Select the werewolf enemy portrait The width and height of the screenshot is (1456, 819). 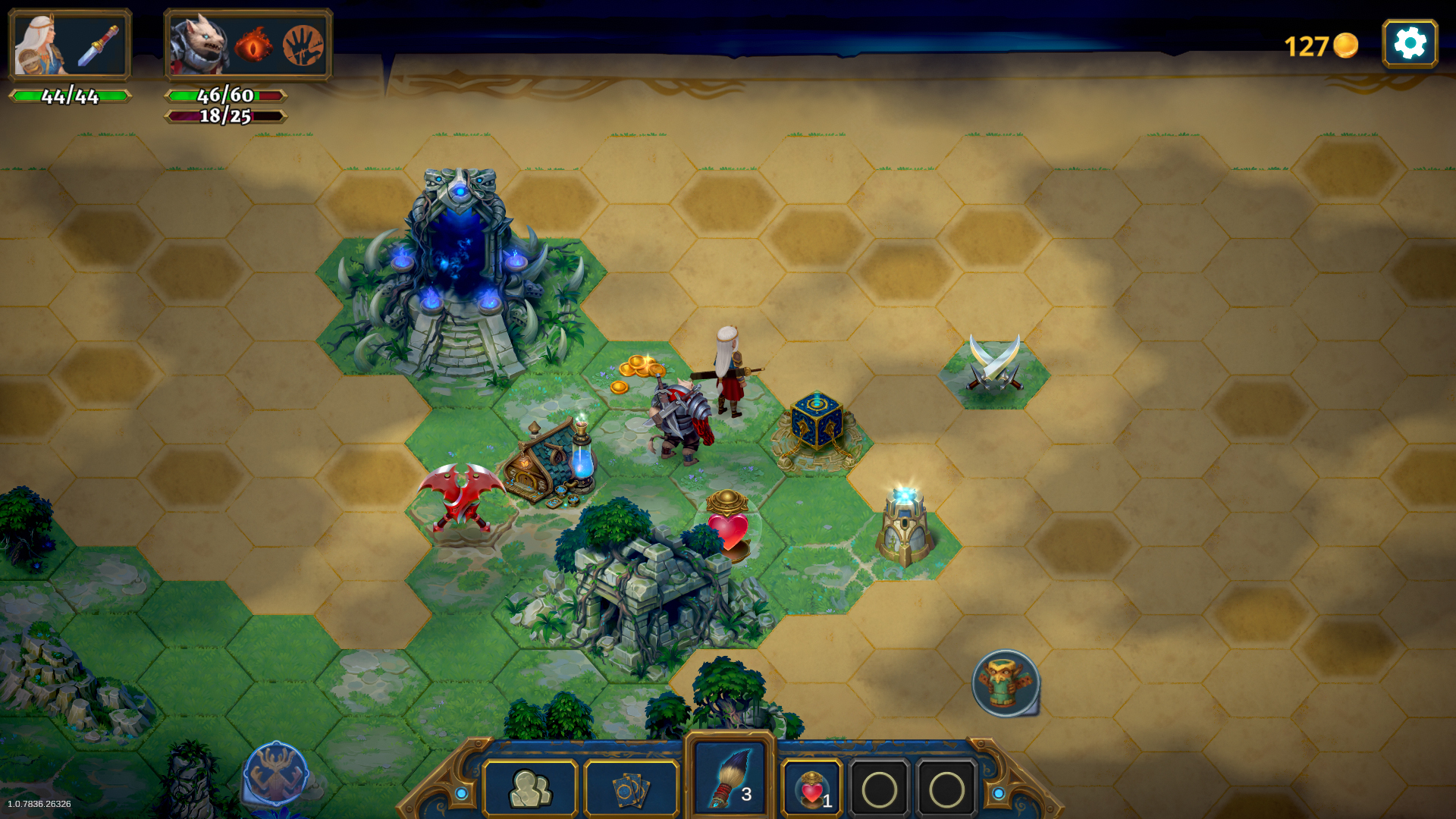coord(199,43)
